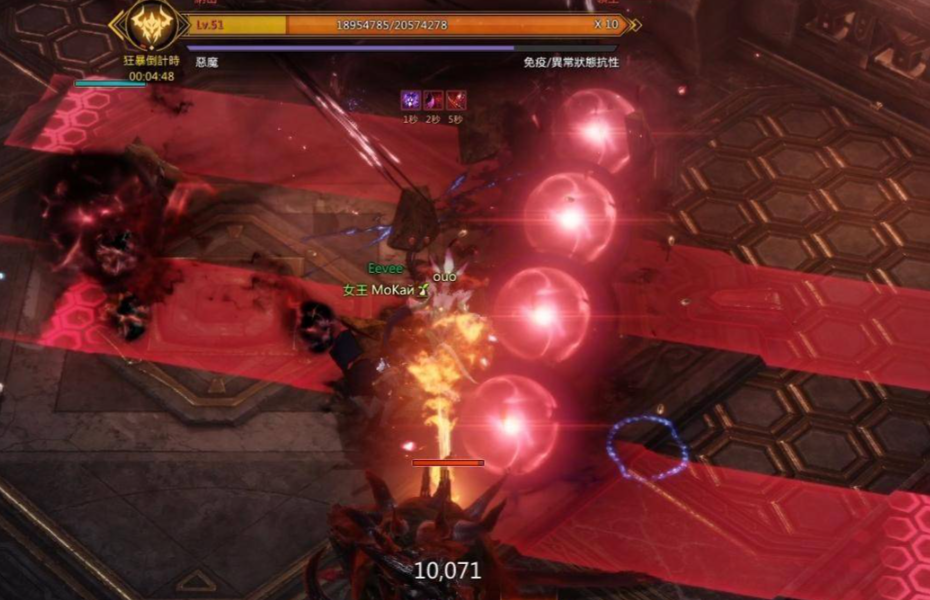Select the purple burst debuff icon with 1秒
Screen dimensions: 930x600
[410, 100]
